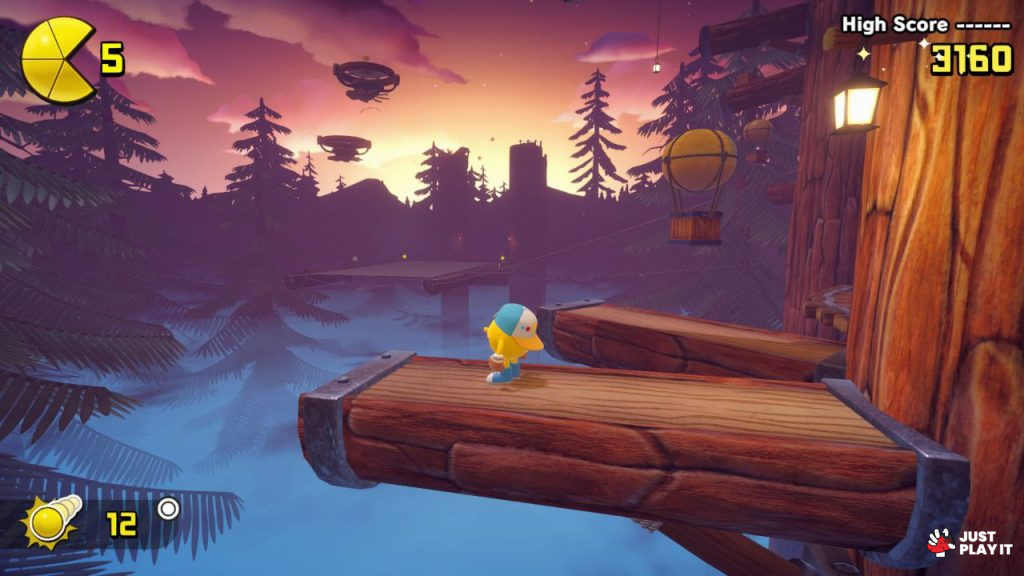Click the small white ring token icon
This screenshot has width=1024, height=576.
pyautogui.click(x=168, y=509)
